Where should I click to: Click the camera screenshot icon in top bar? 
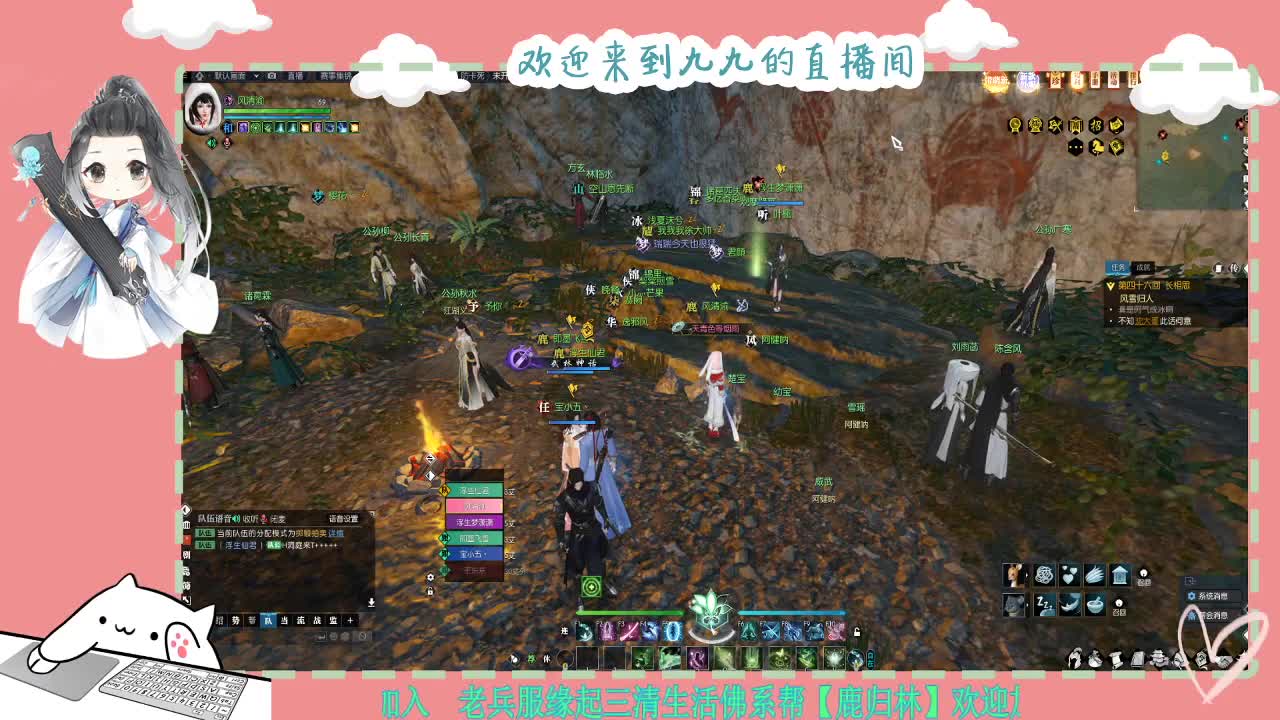tap(271, 78)
